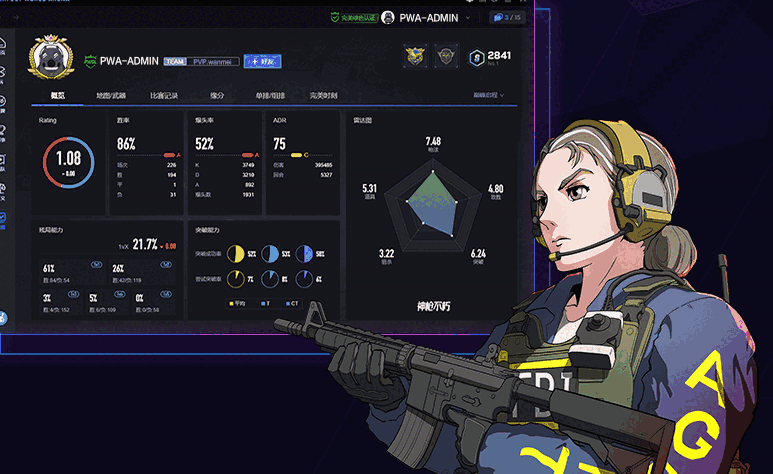Open the 比赛记录 match records tab
The height and width of the screenshot is (474, 773).
pyautogui.click(x=164, y=96)
